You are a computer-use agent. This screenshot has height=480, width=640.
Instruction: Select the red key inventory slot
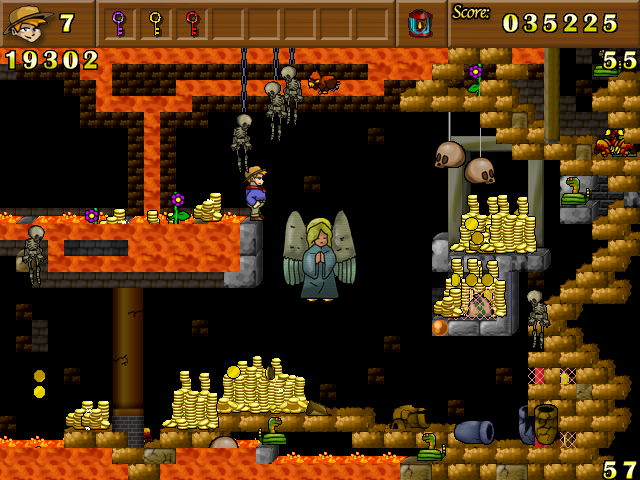pos(192,22)
